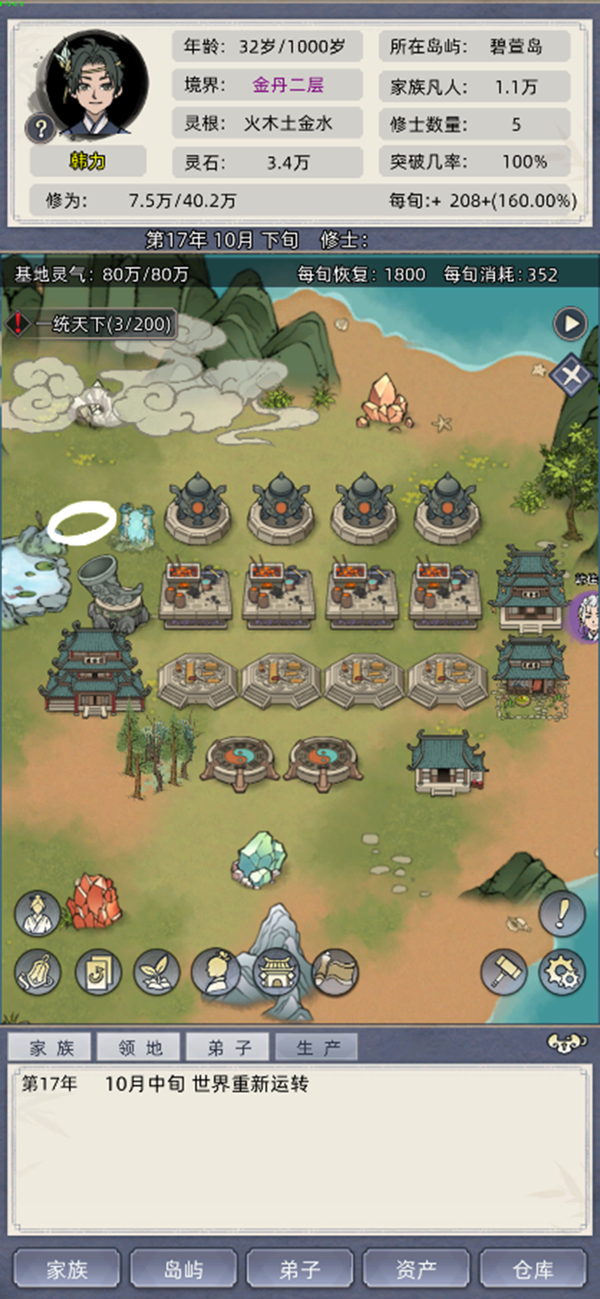The height and width of the screenshot is (1299, 600).
Task: Open the 岛屿 island menu
Action: 183,1270
